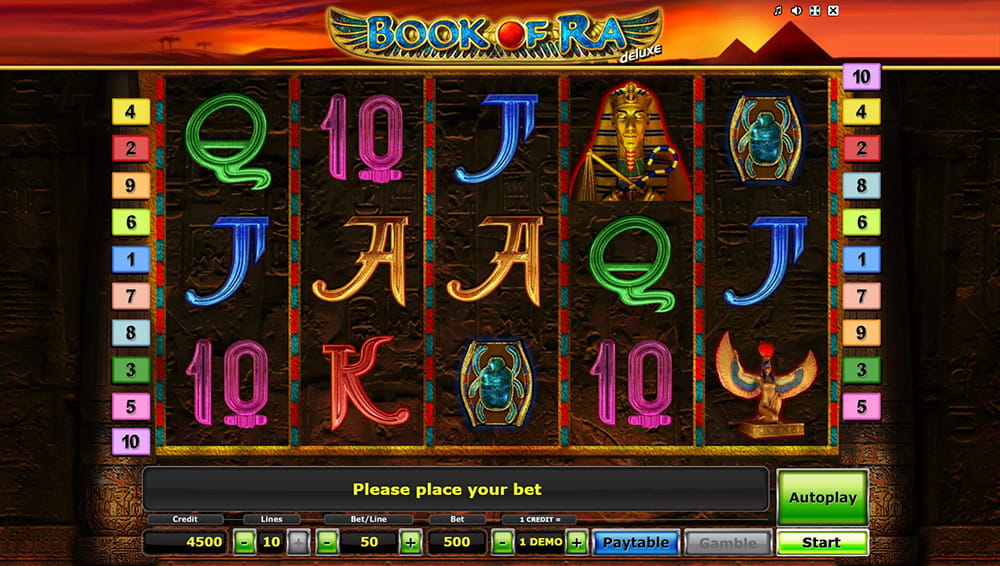The width and height of the screenshot is (1000, 566).
Task: Raise the Bet/Line amount
Action: [x=410, y=543]
